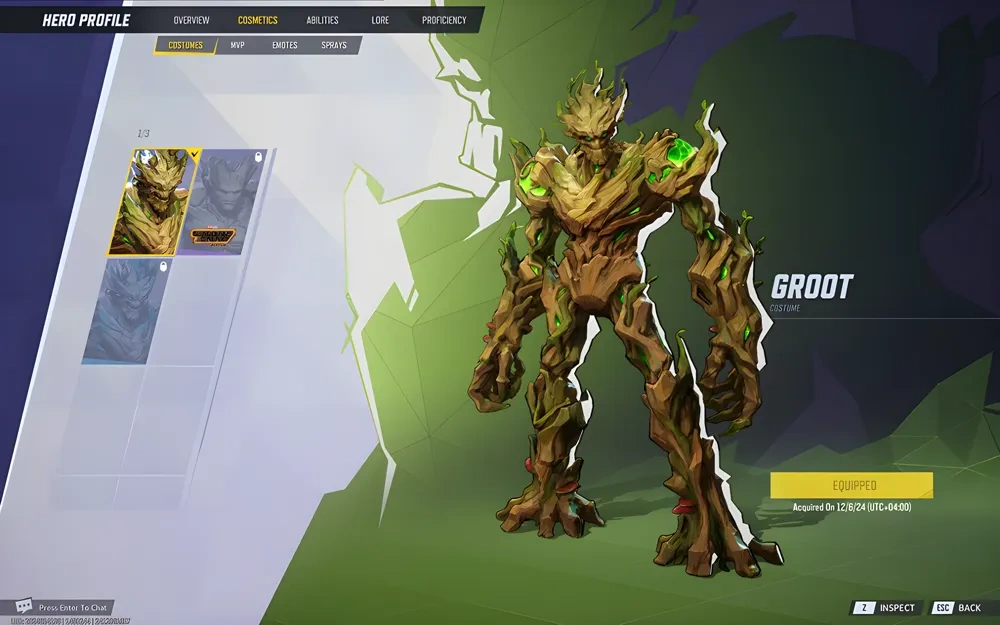Switch to the Emotes sub-tab
Viewport: 1000px width, 625px height.
coord(285,45)
